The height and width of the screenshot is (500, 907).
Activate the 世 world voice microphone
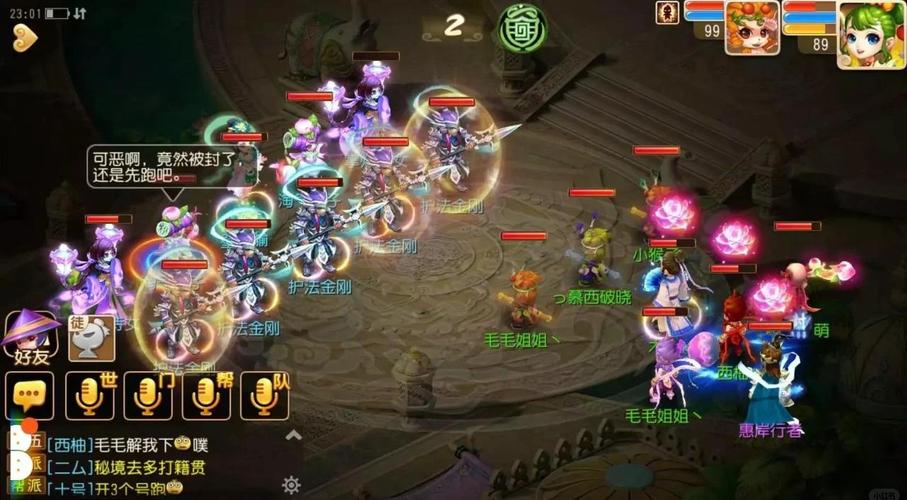(x=89, y=396)
